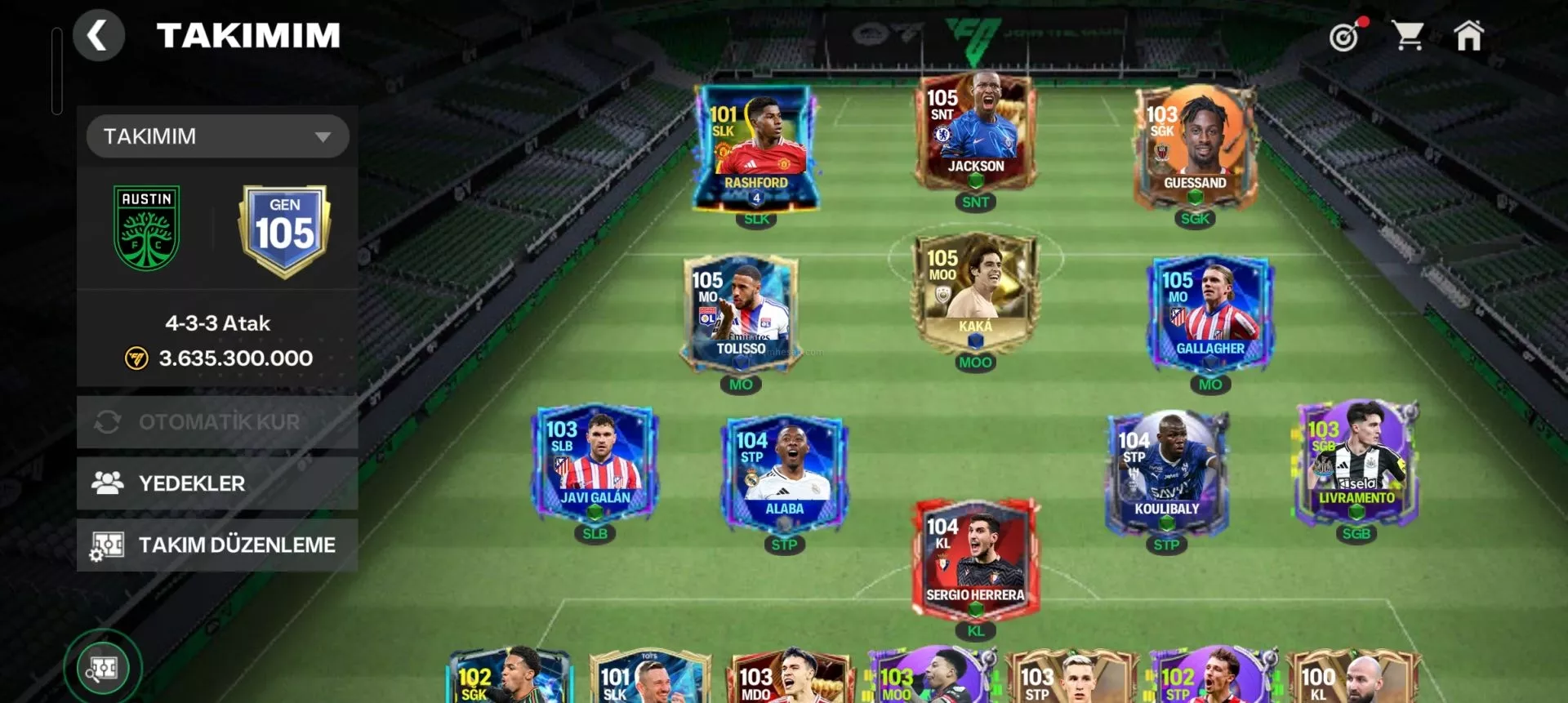Open the round tactics board button

pyautogui.click(x=103, y=668)
